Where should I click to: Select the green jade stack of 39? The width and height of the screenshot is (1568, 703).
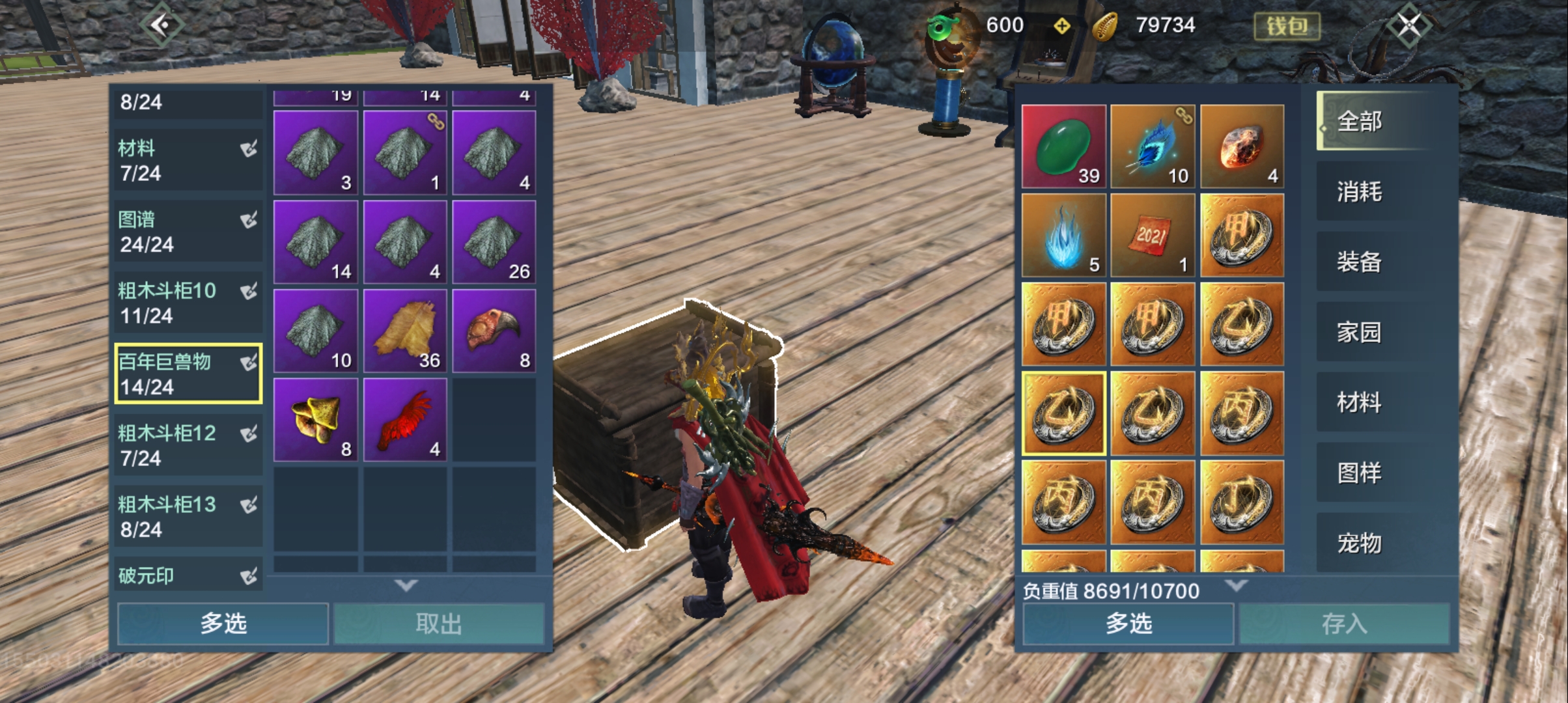1063,146
